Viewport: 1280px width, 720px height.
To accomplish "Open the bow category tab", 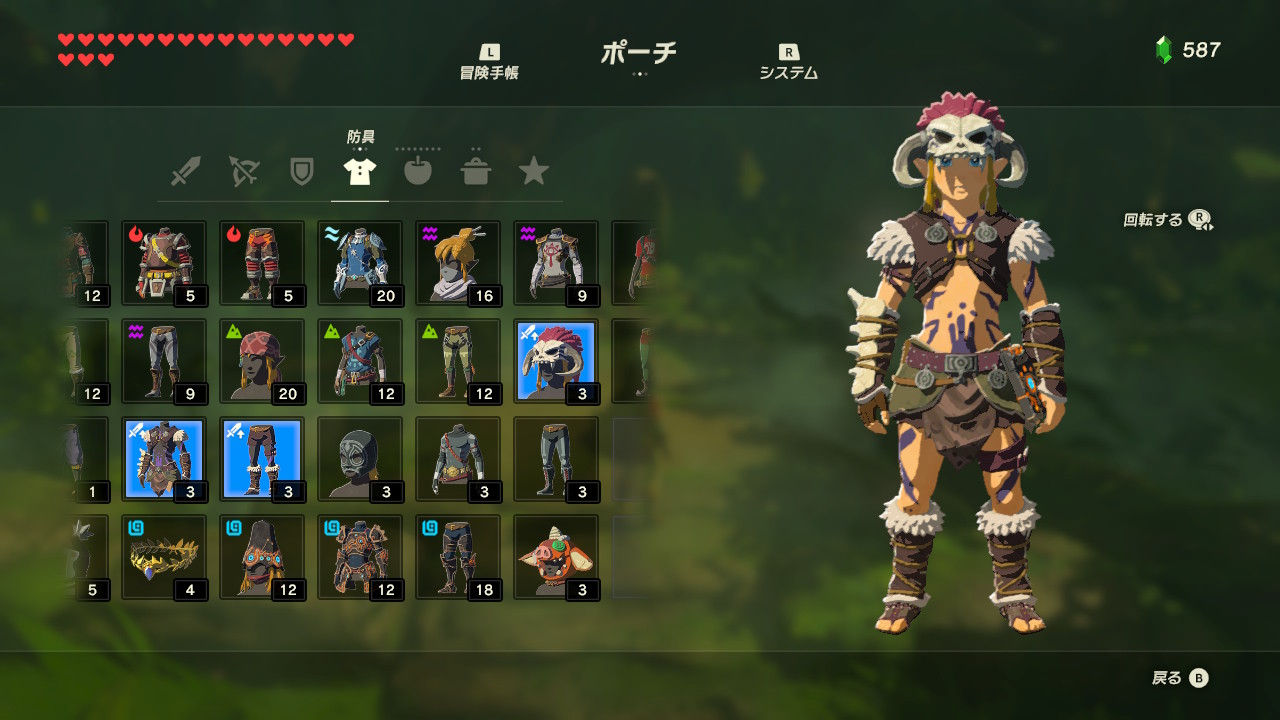I will (x=243, y=172).
